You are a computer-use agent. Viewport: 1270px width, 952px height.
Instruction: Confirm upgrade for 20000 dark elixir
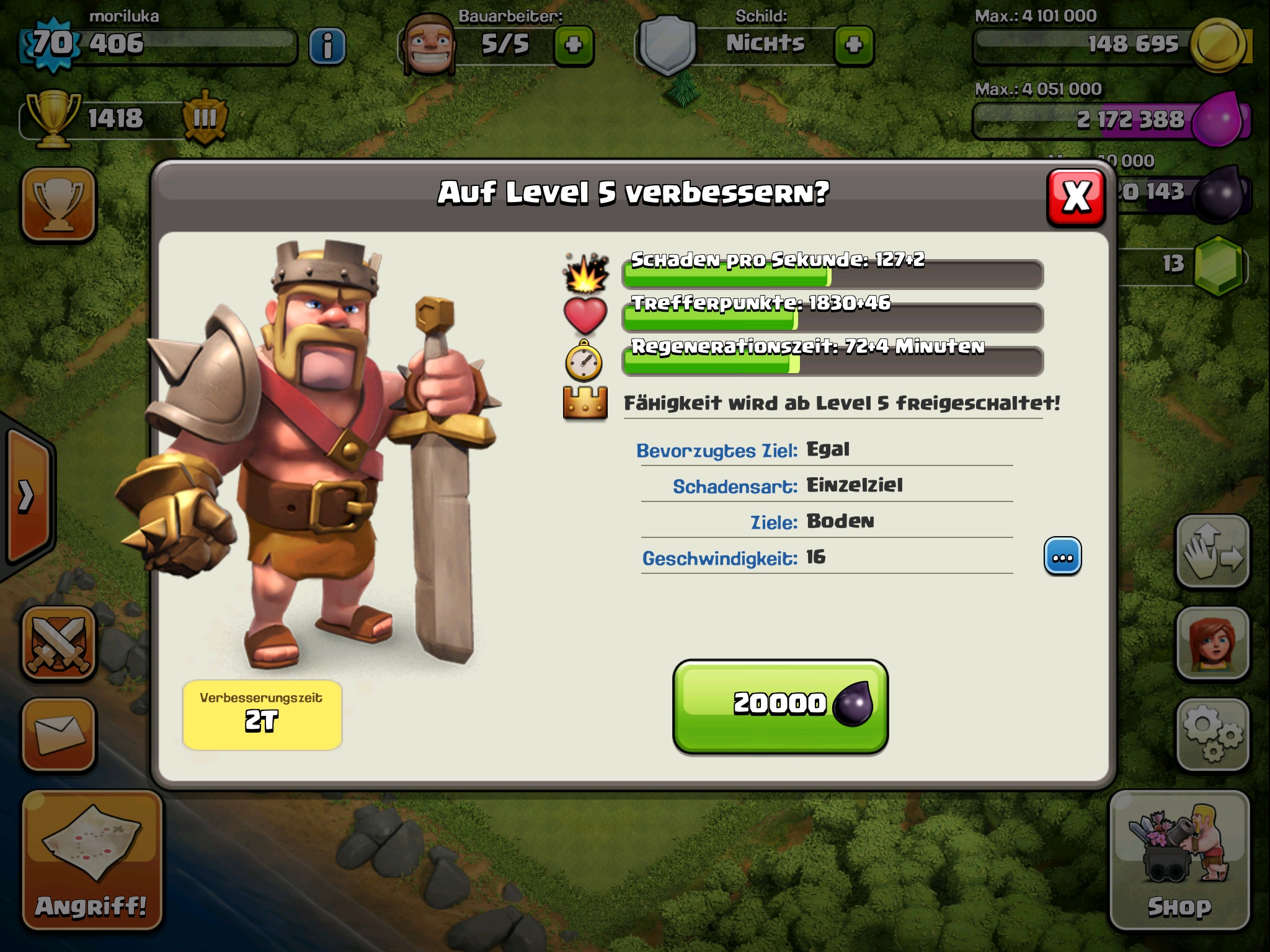[780, 707]
